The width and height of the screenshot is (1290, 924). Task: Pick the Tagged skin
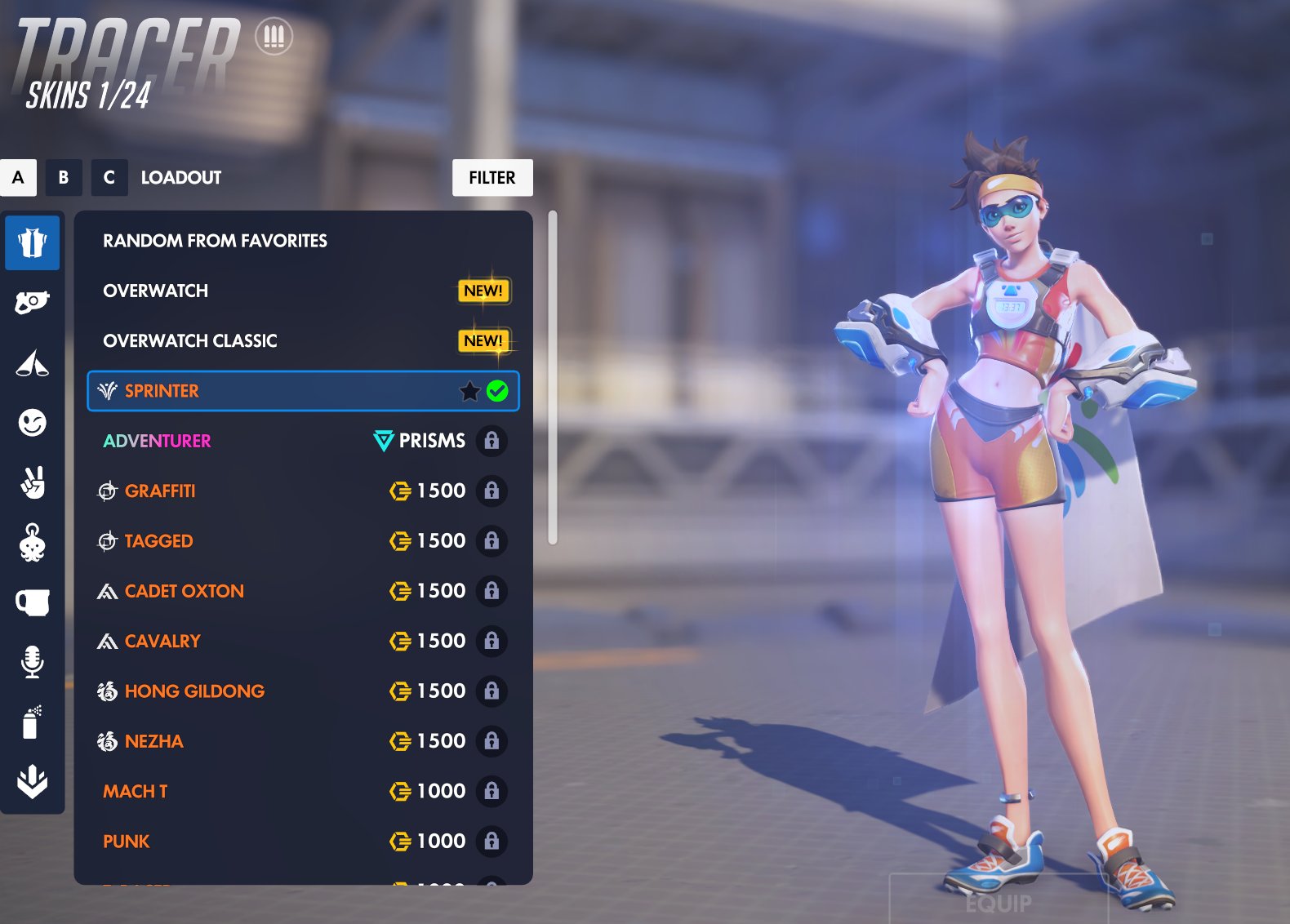pos(159,541)
